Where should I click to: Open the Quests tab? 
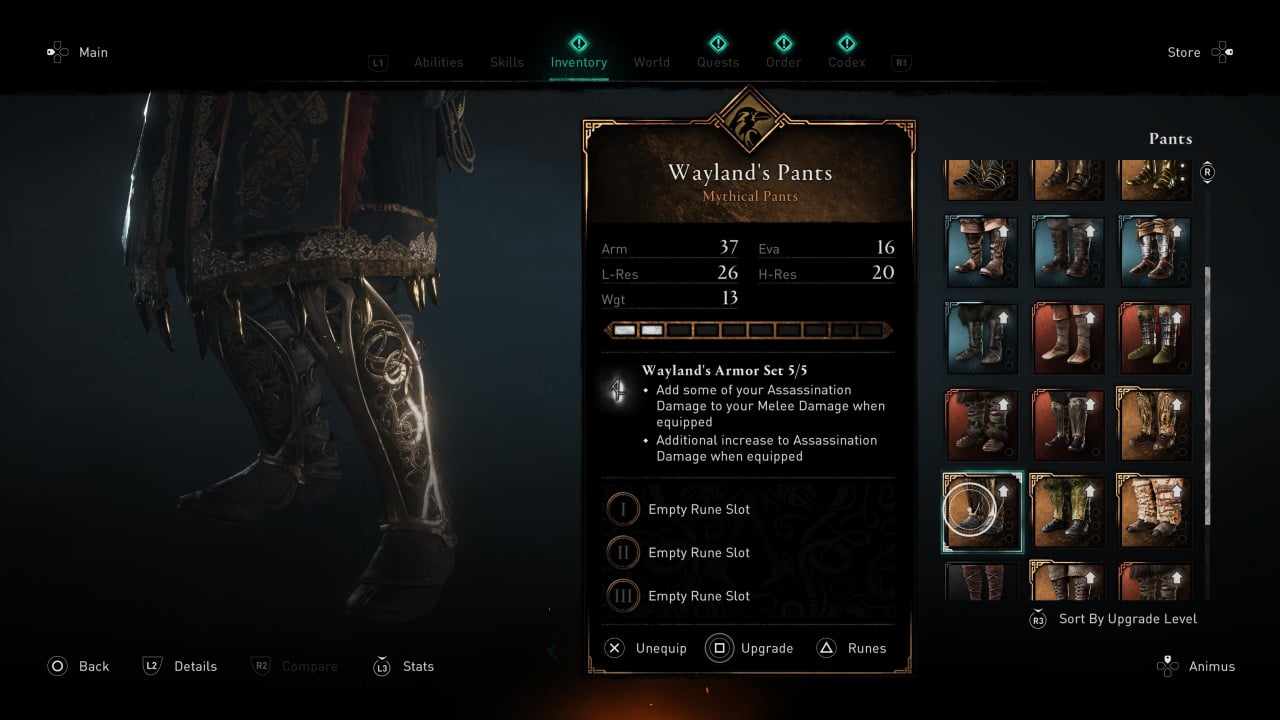pos(718,62)
